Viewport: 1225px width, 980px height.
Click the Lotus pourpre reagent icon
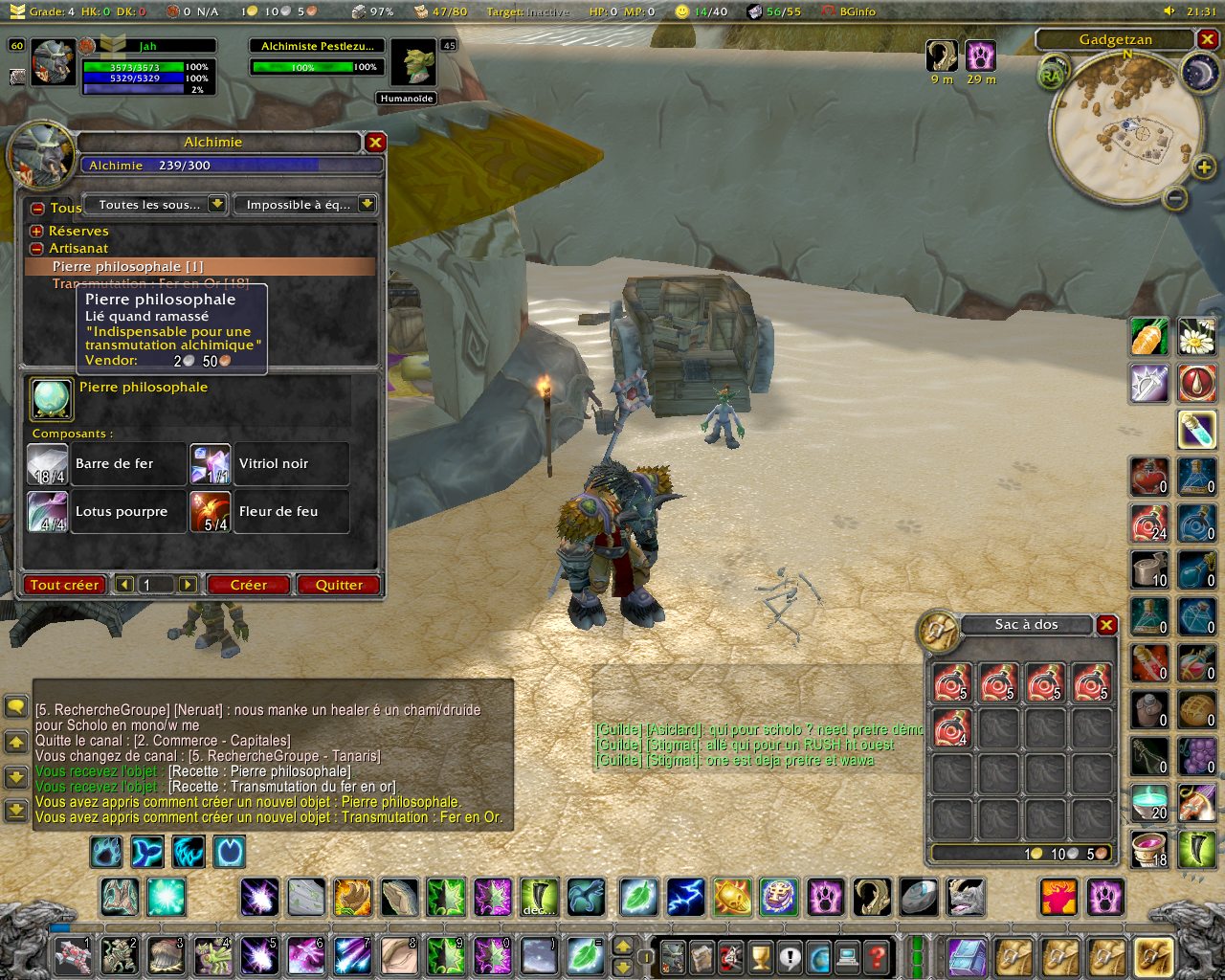coord(47,512)
